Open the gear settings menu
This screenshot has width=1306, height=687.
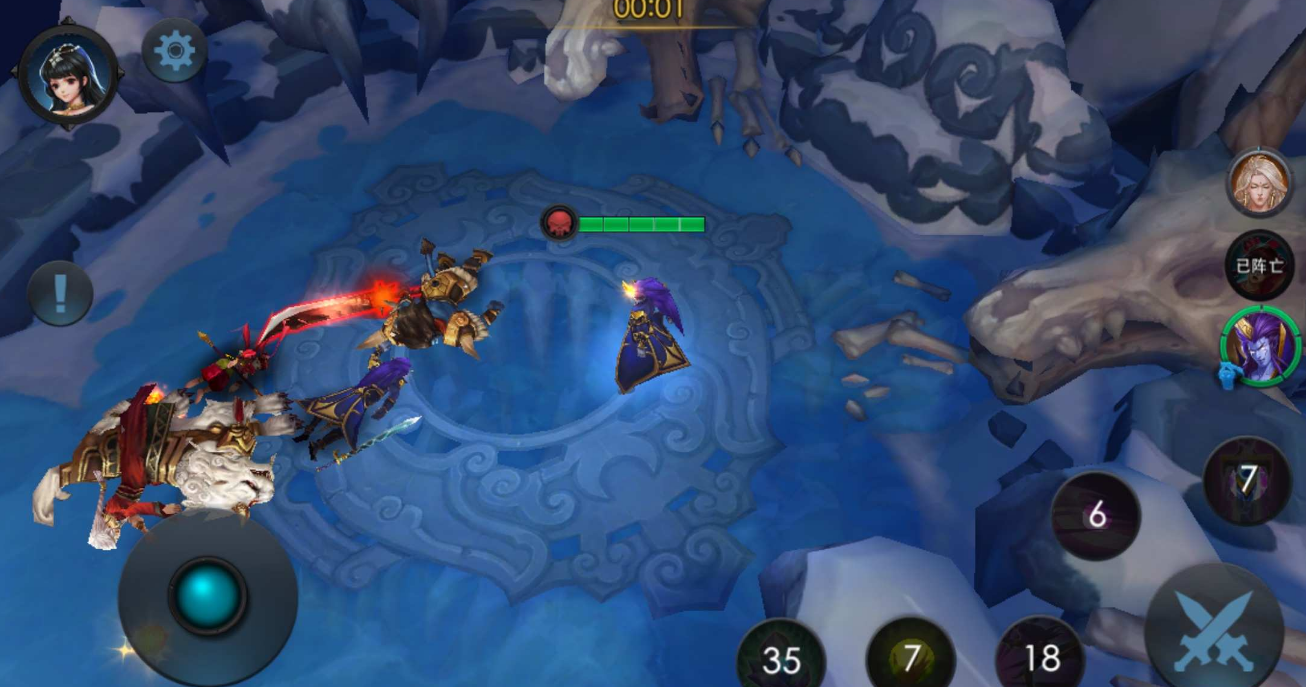coord(174,50)
